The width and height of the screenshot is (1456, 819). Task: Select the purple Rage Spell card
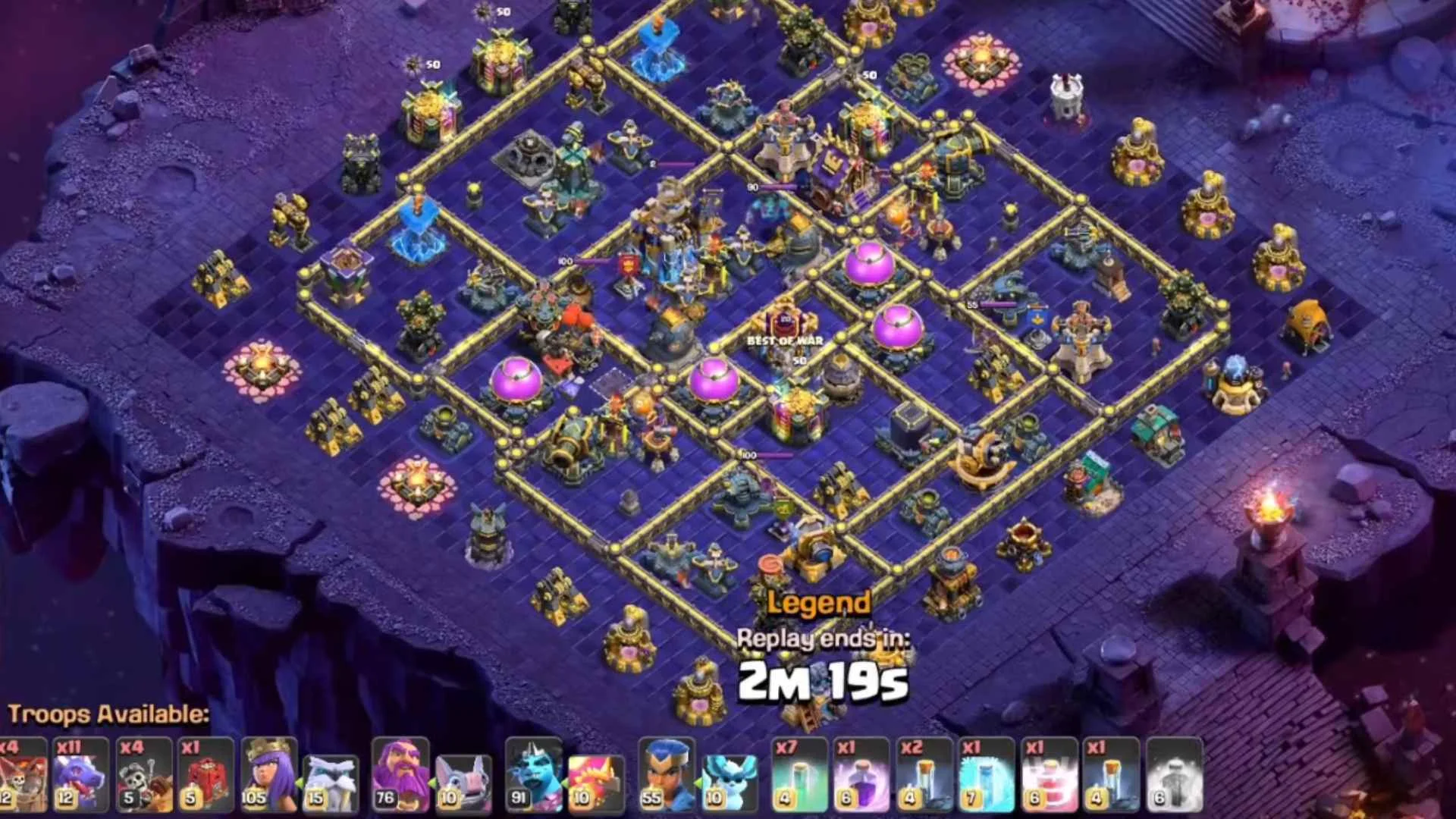(x=861, y=773)
